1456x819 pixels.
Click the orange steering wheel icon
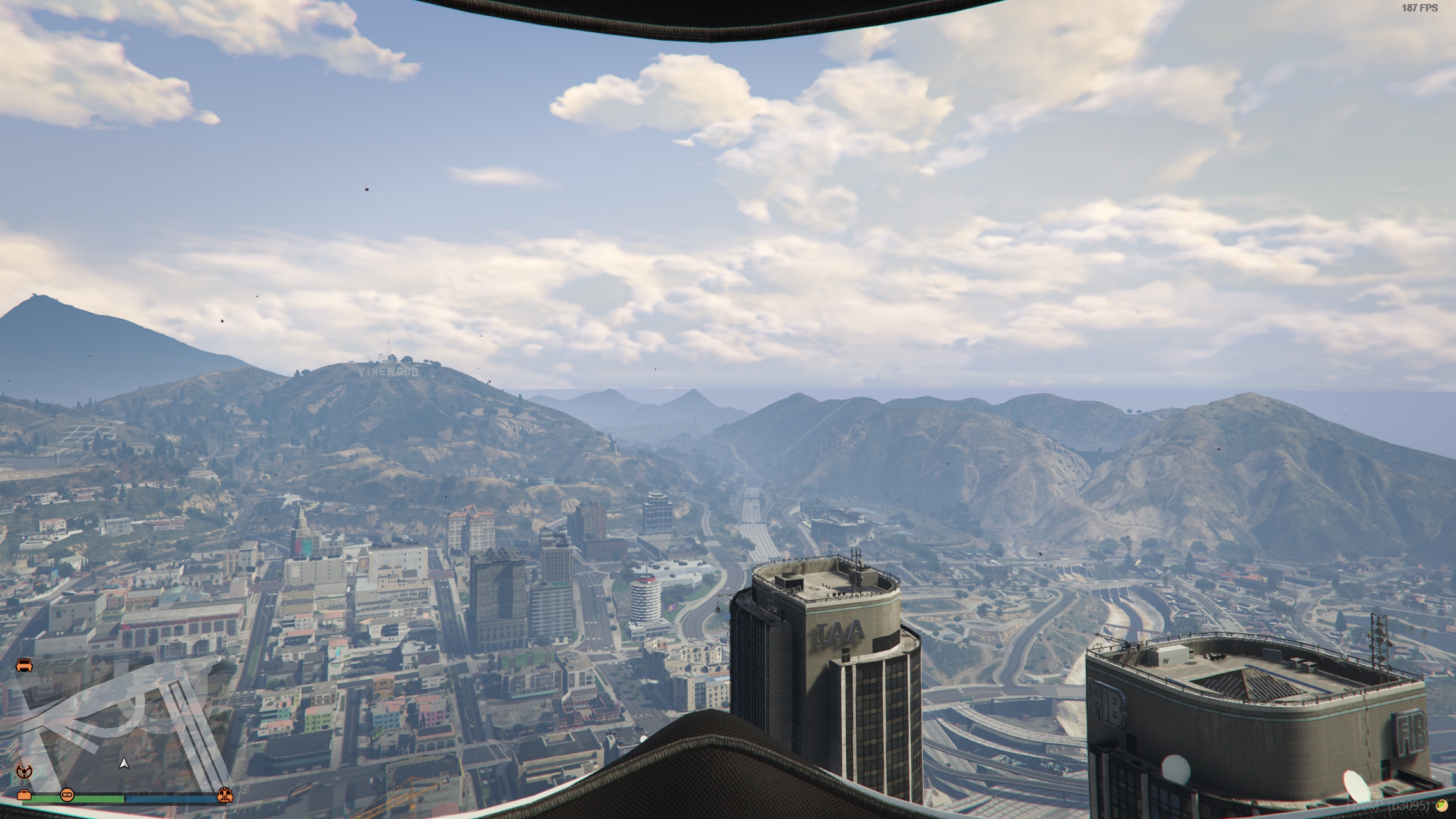[x=24, y=771]
